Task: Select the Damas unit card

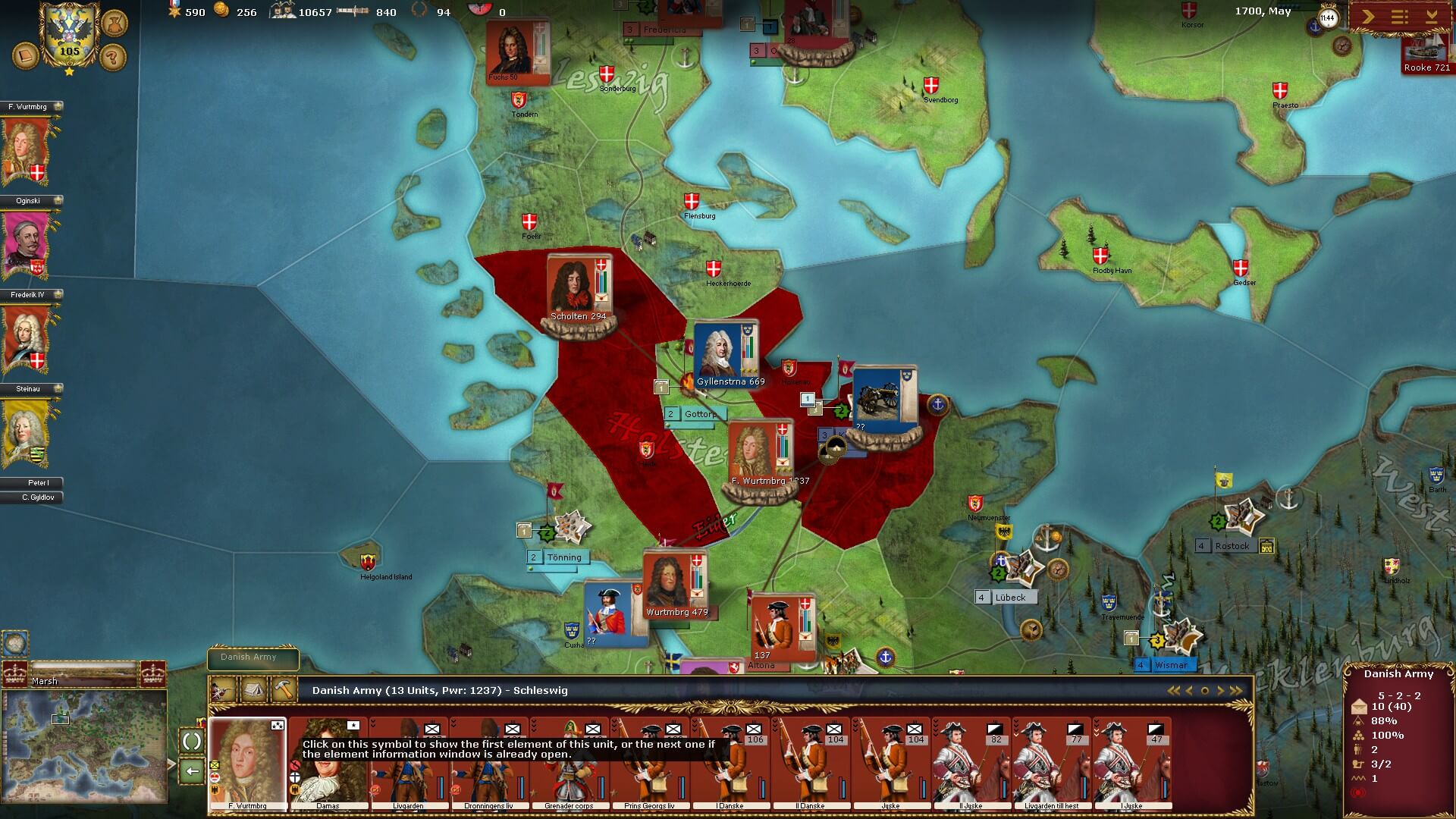Action: click(328, 764)
